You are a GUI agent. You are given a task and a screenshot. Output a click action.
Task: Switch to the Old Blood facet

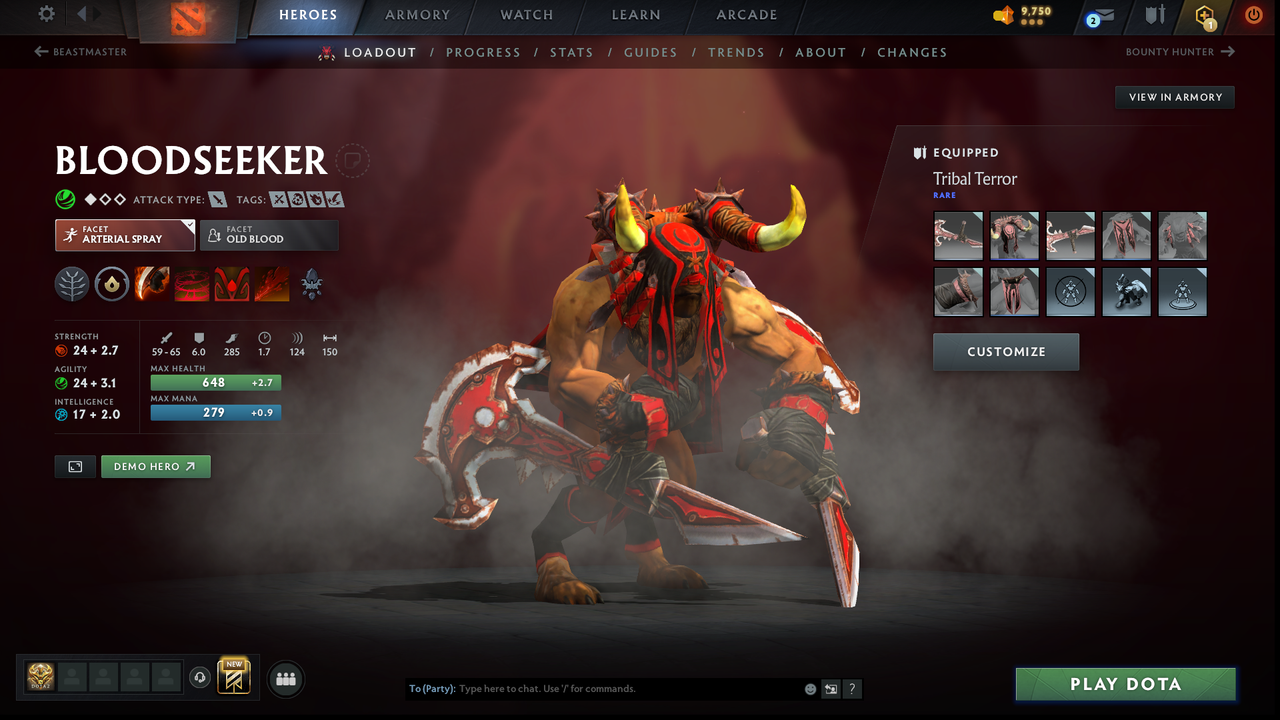pyautogui.click(x=269, y=235)
